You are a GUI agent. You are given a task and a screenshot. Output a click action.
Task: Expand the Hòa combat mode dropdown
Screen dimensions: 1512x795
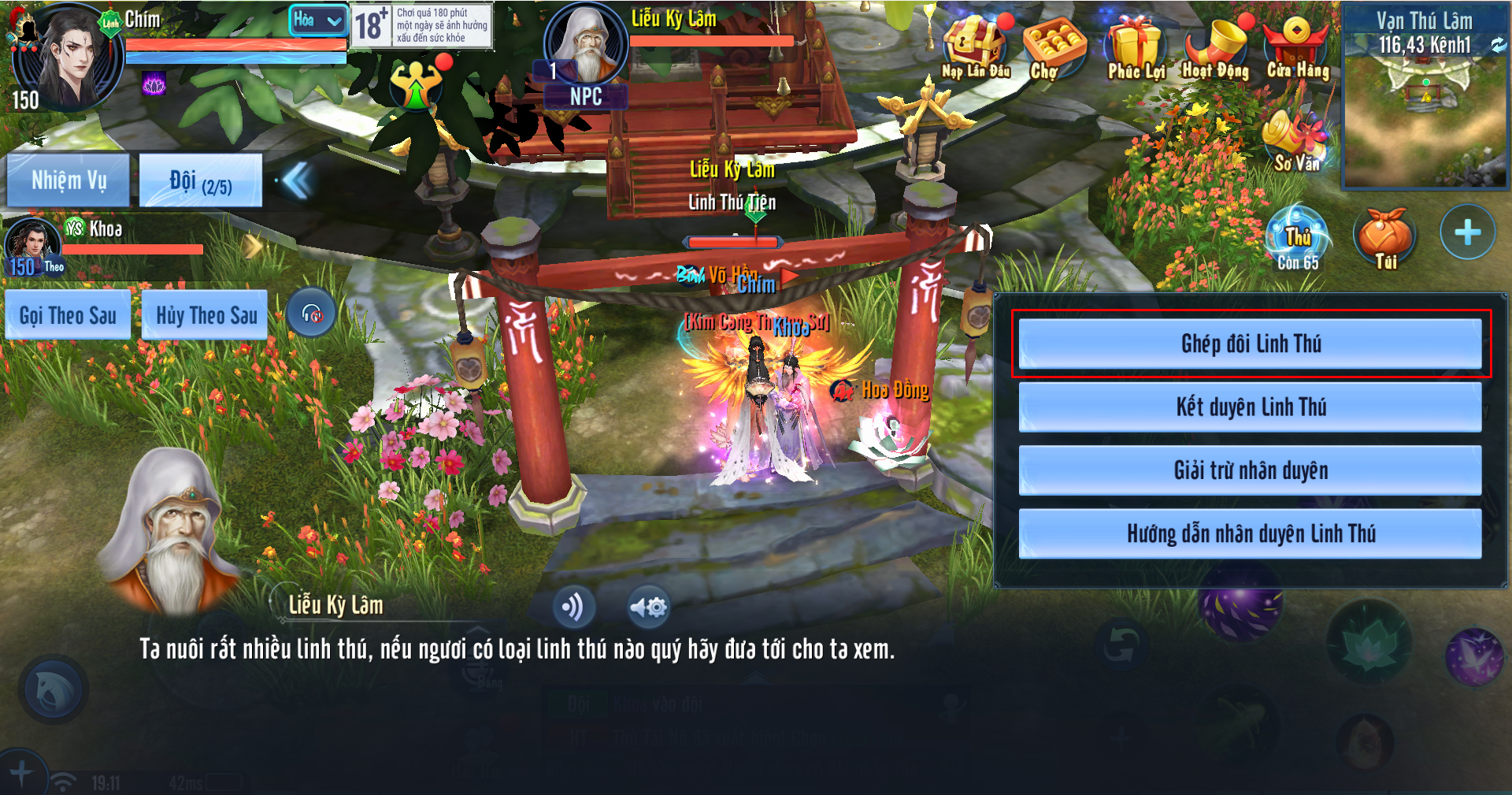tap(318, 20)
